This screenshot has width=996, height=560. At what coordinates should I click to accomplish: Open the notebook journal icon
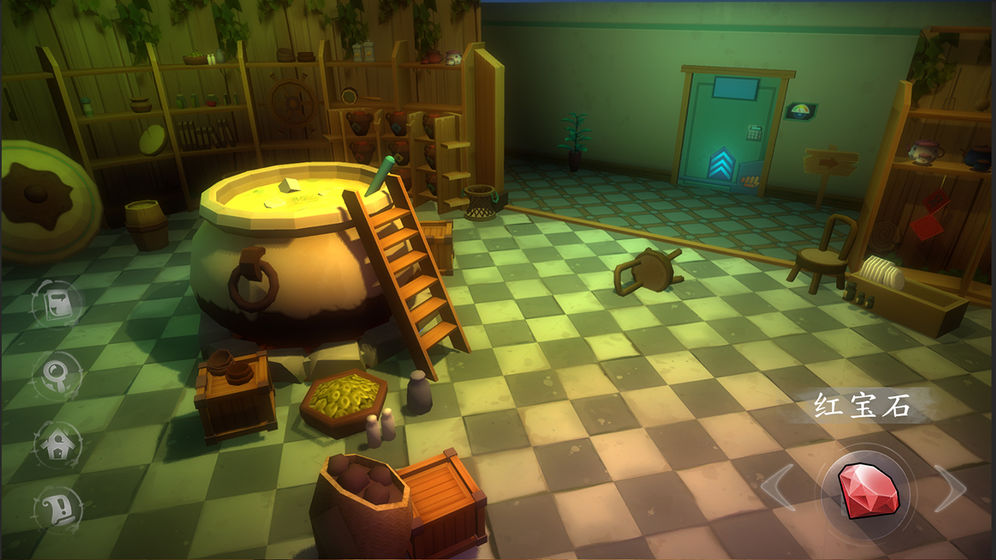(57, 305)
